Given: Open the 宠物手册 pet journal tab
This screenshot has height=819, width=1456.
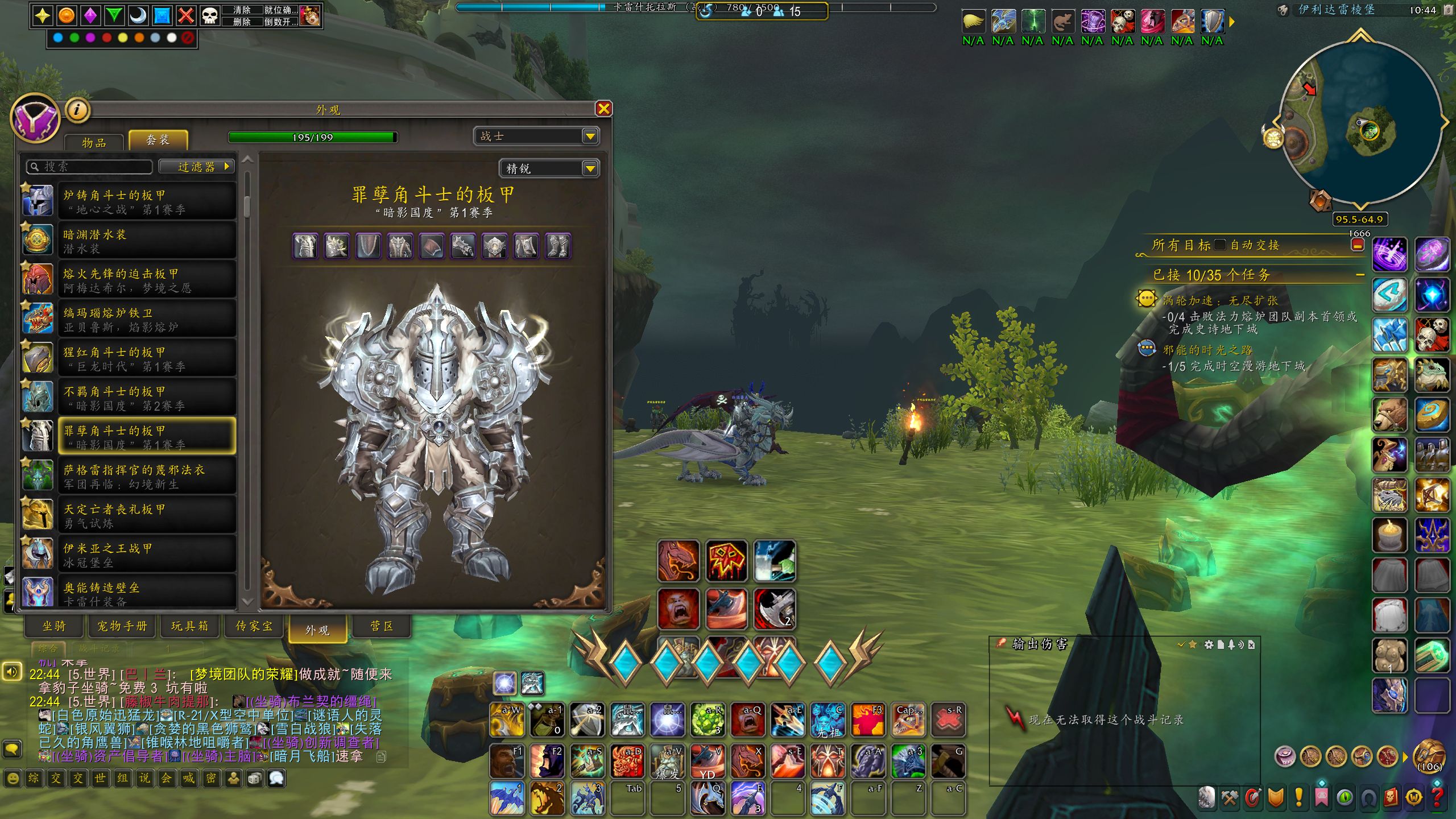Looking at the screenshot, I should click(x=122, y=626).
